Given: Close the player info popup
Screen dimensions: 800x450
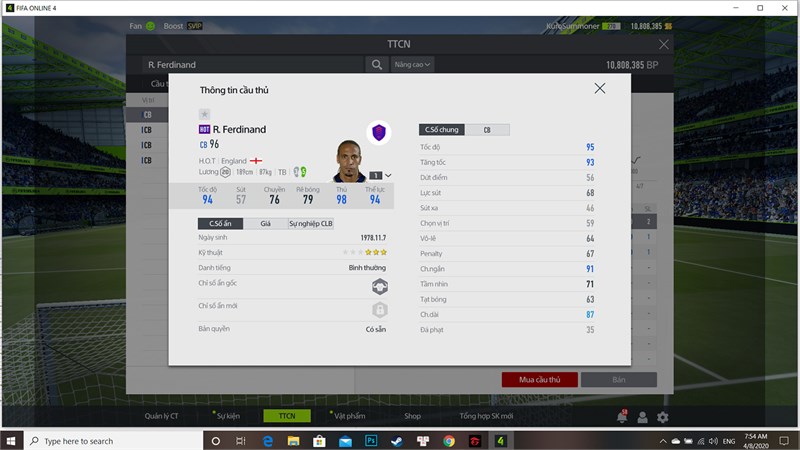Looking at the screenshot, I should pyautogui.click(x=600, y=88).
